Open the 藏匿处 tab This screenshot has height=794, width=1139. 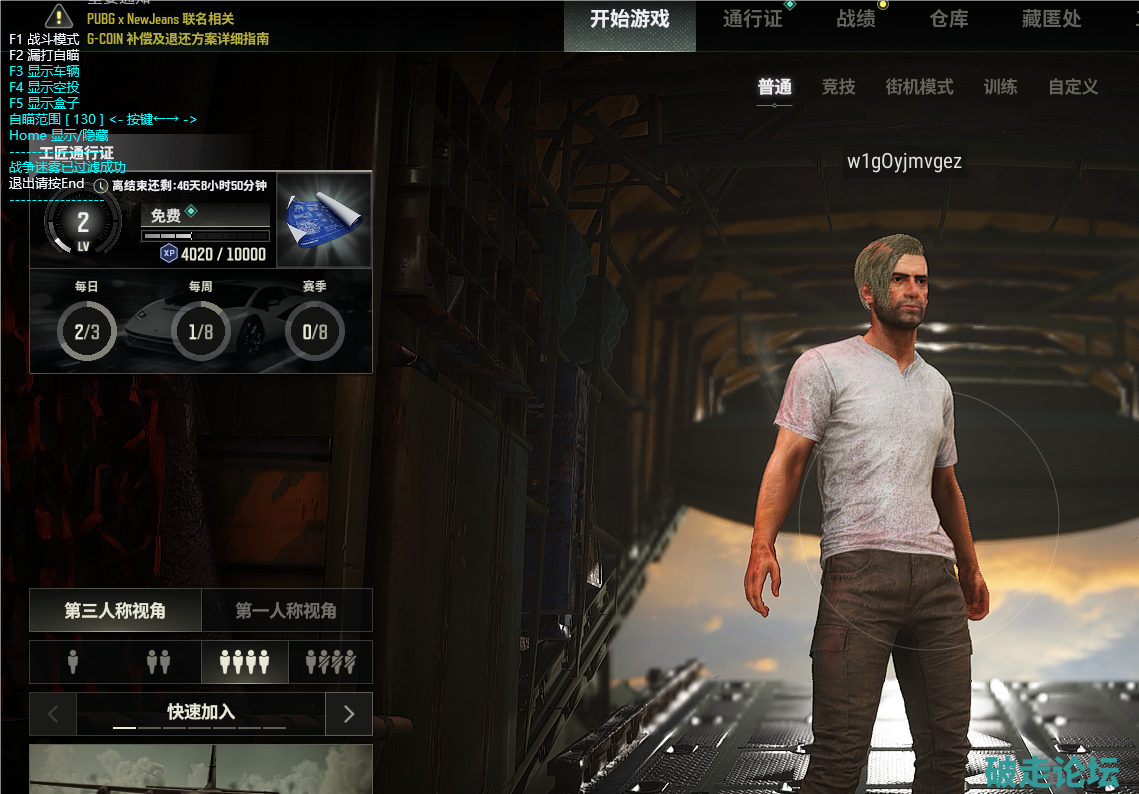point(1051,19)
